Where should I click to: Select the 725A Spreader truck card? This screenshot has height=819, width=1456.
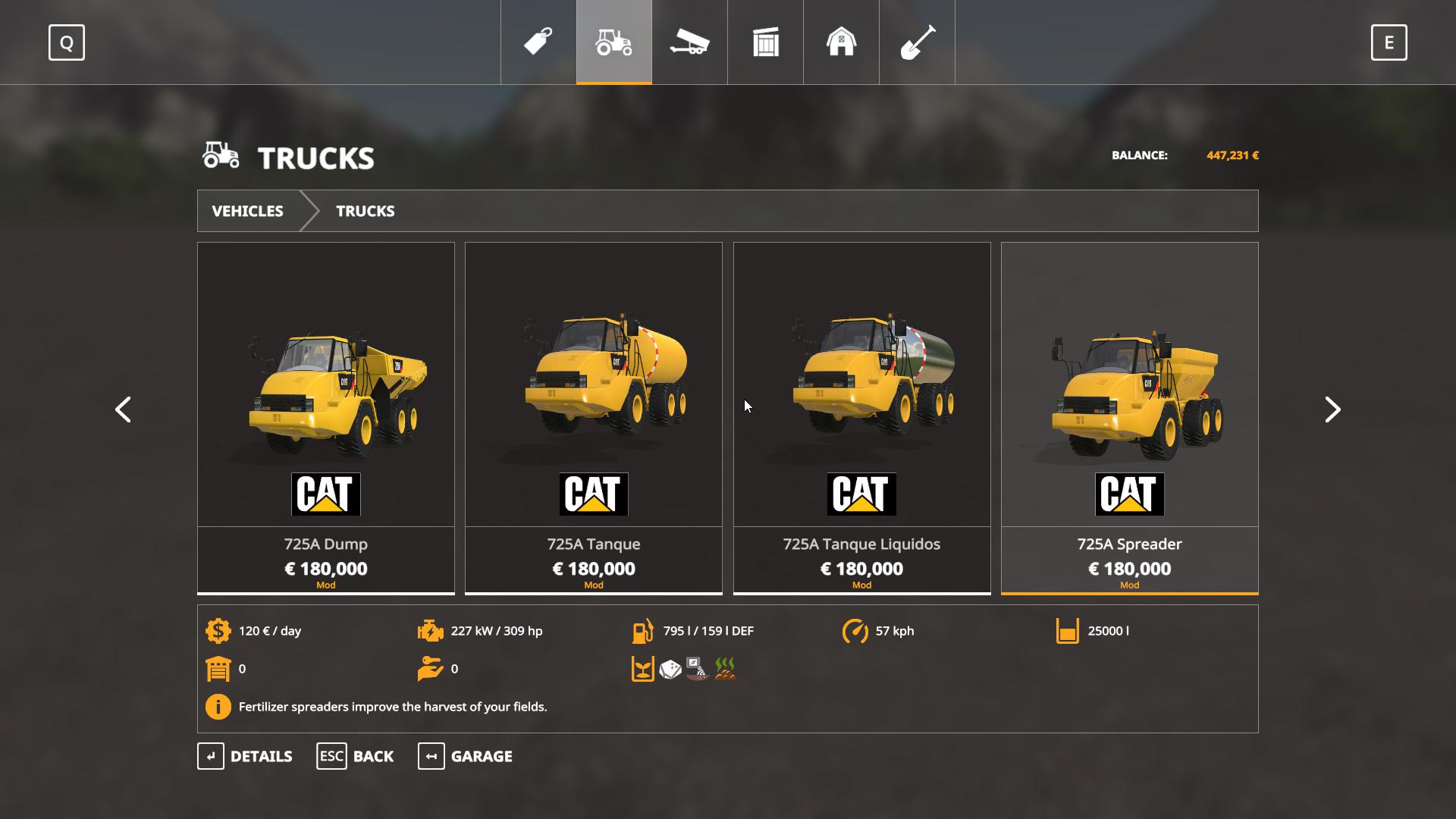pyautogui.click(x=1129, y=417)
